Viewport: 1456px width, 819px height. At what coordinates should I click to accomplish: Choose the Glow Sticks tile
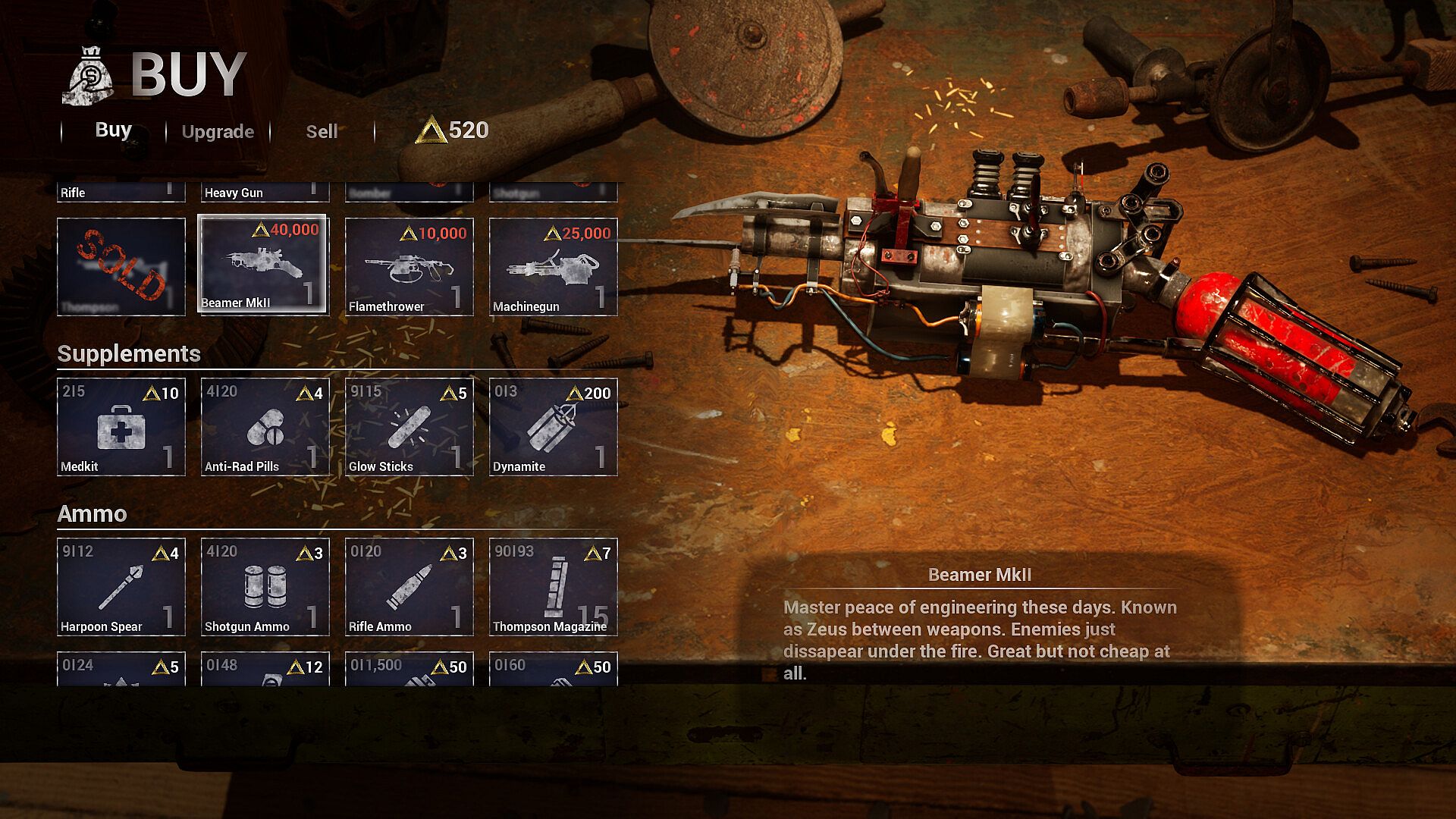pyautogui.click(x=409, y=427)
